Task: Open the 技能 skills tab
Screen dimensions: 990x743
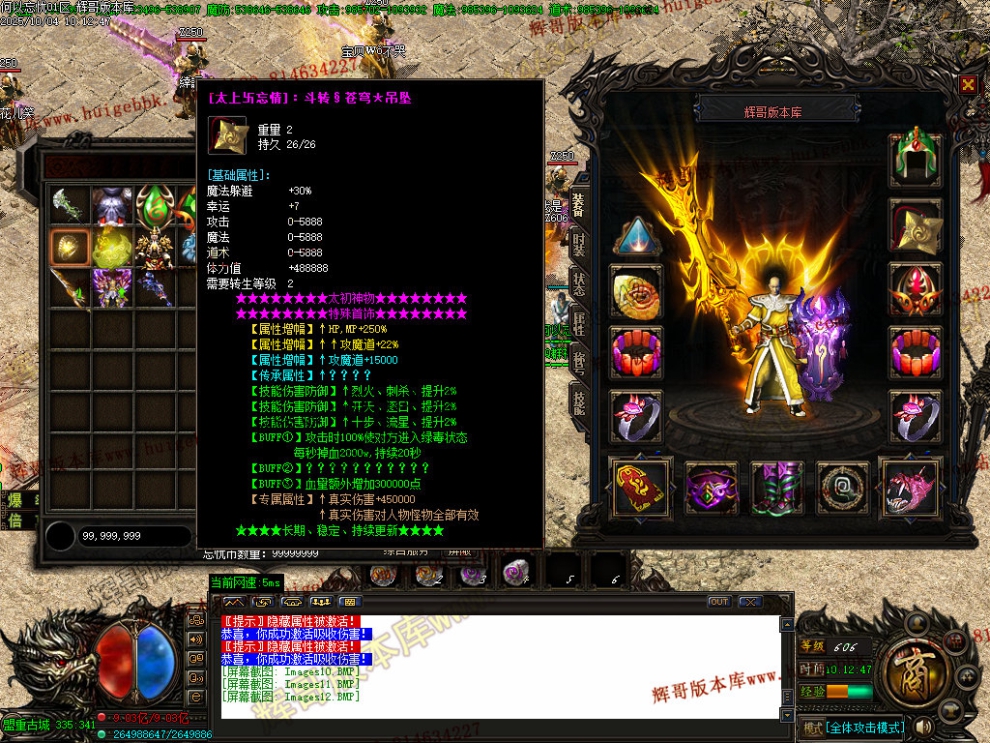Action: click(579, 403)
